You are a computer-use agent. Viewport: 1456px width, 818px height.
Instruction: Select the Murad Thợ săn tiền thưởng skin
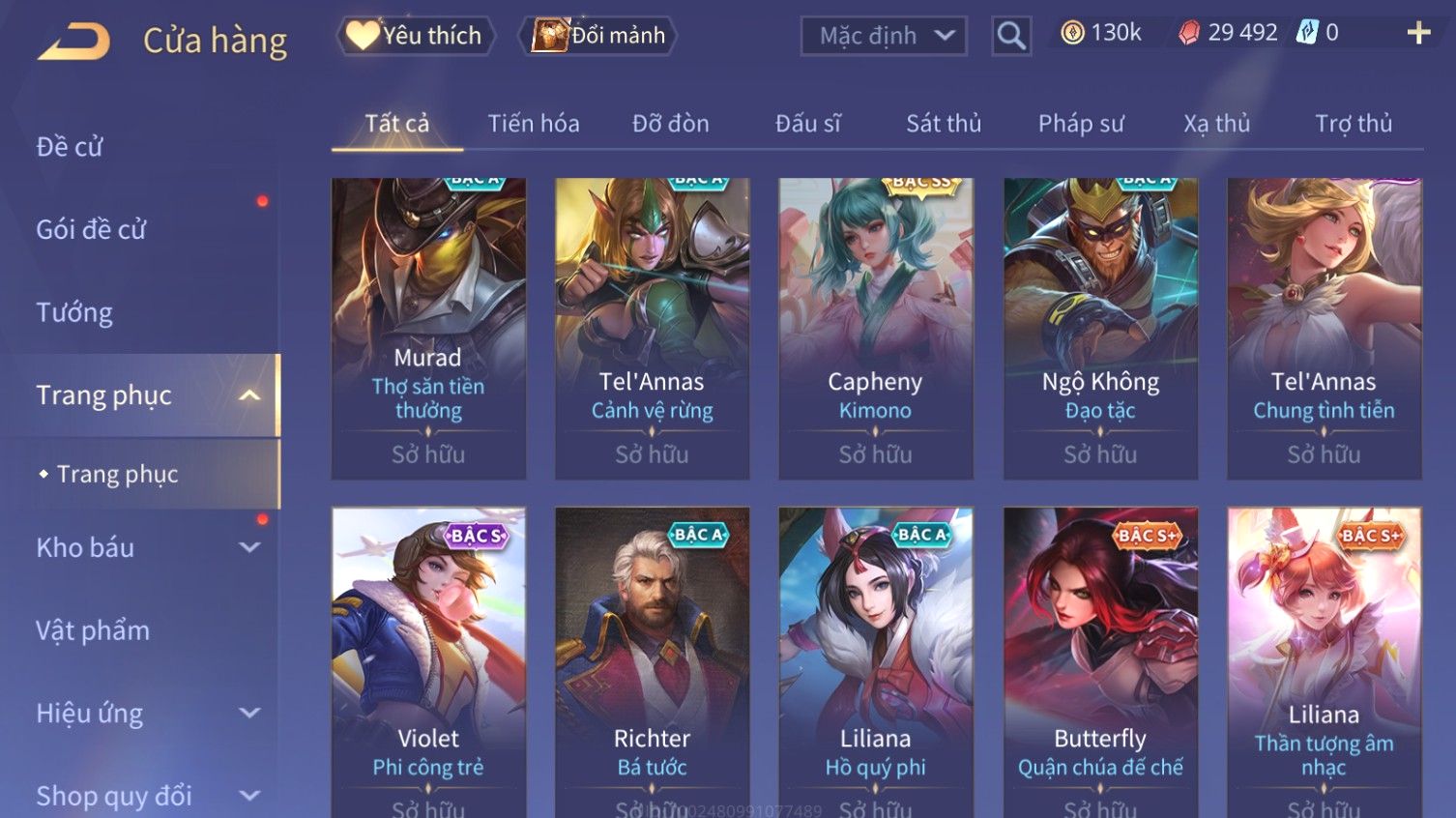pyautogui.click(x=428, y=327)
